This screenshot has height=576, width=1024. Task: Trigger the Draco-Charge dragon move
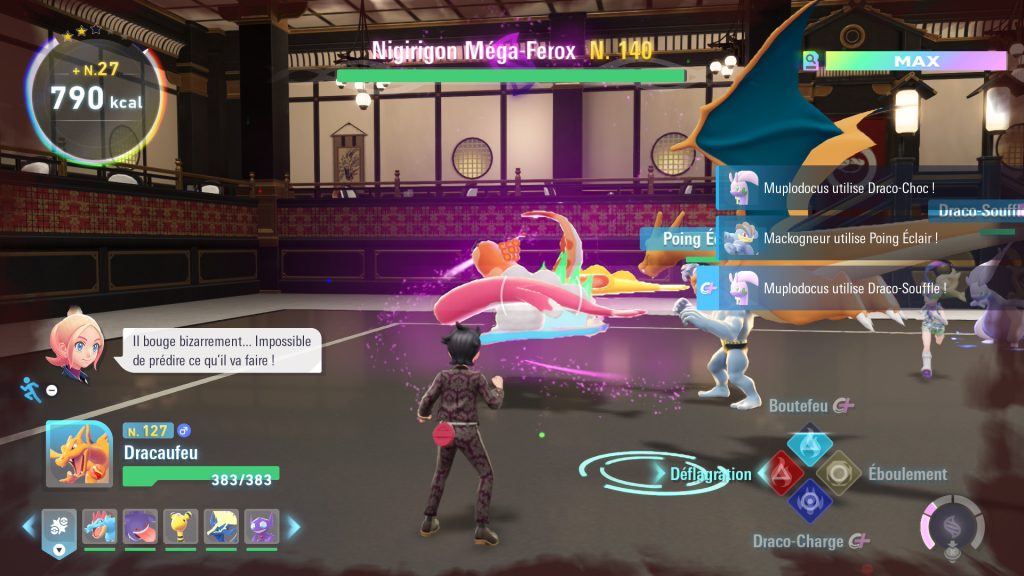pyautogui.click(x=809, y=501)
